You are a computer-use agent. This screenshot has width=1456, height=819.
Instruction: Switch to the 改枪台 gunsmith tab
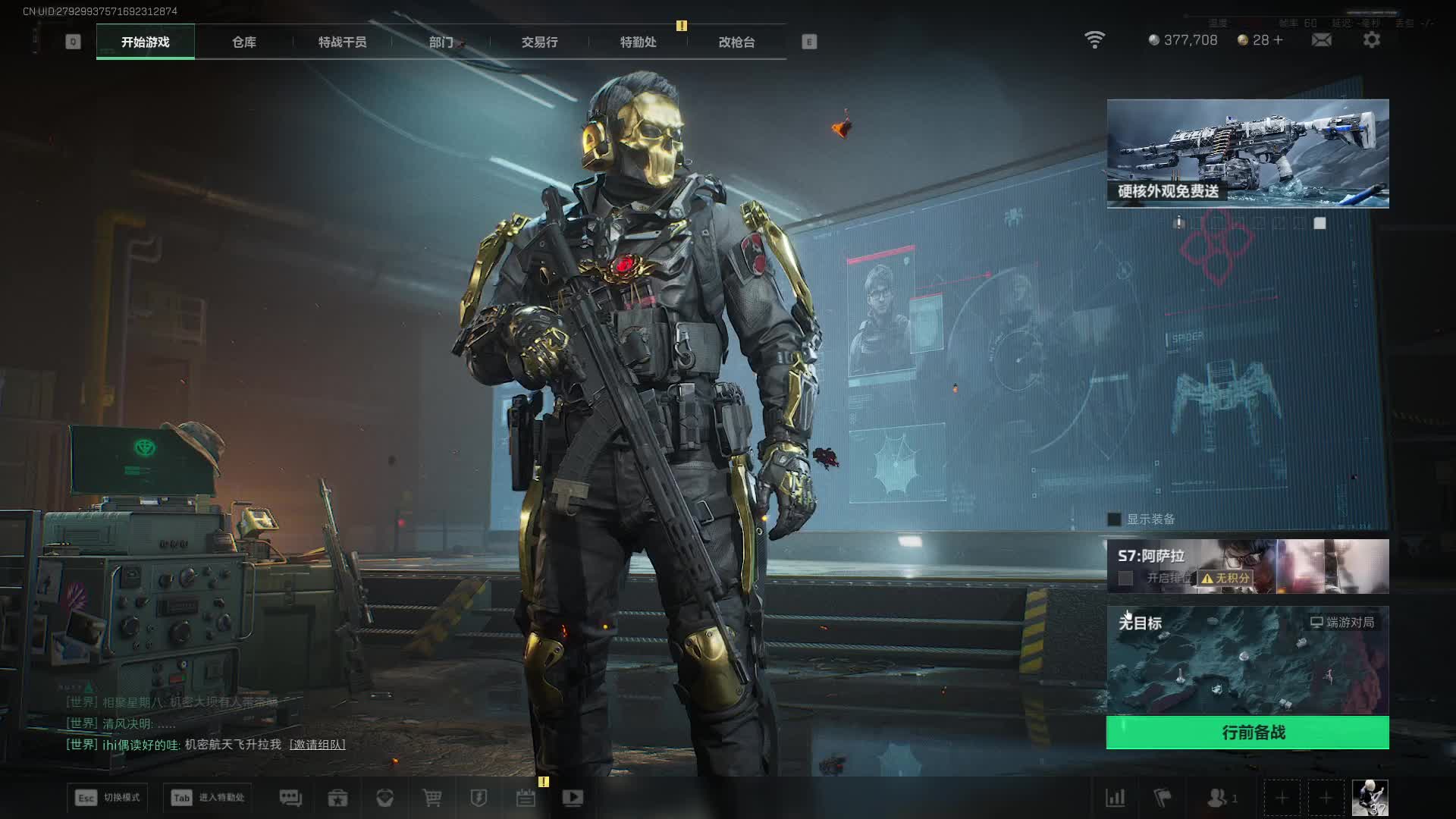(736, 42)
